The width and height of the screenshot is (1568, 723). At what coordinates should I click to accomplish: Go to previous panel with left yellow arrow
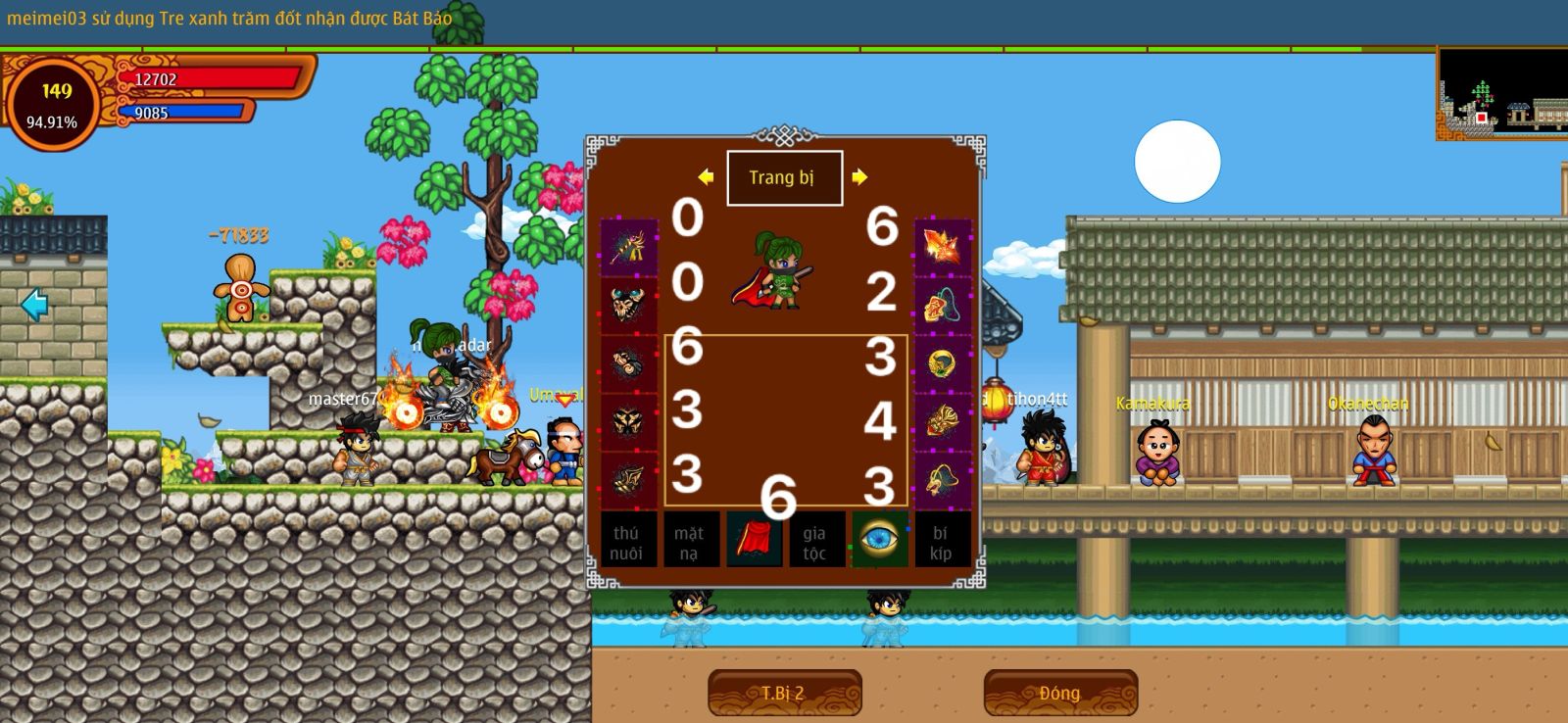(706, 177)
